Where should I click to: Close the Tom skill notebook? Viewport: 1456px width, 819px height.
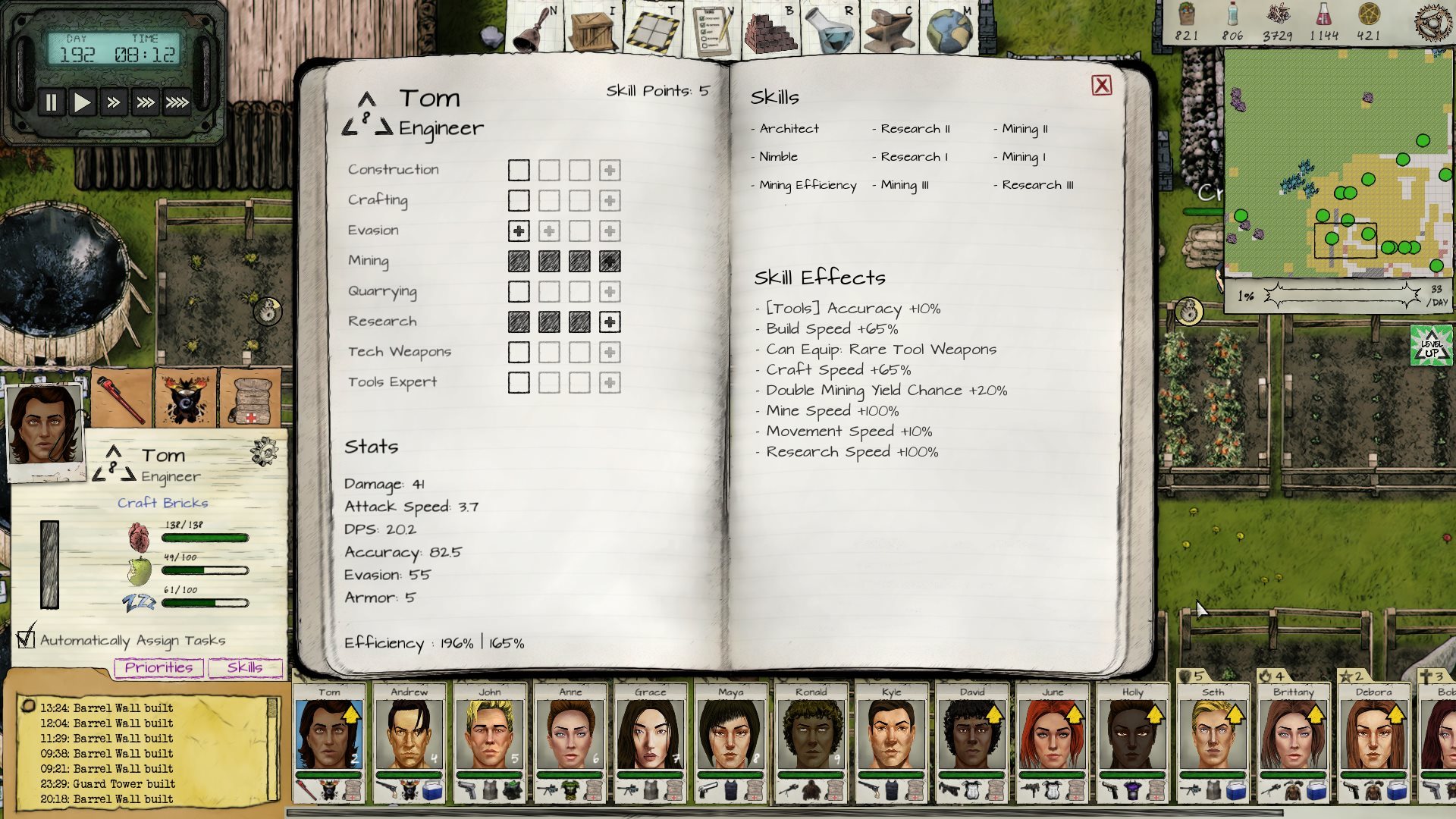1101,86
